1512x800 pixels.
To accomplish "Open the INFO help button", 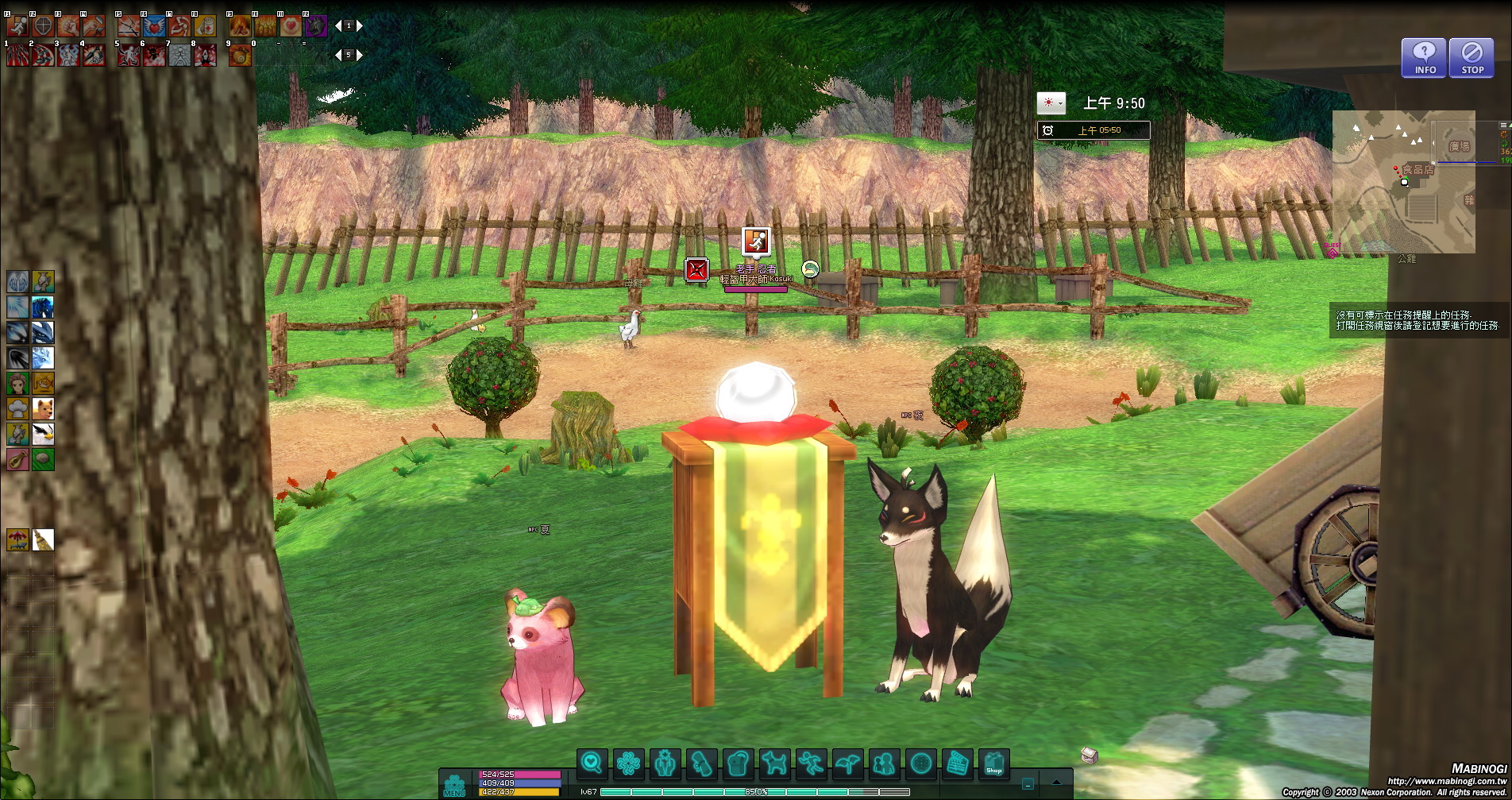I will click(x=1424, y=58).
